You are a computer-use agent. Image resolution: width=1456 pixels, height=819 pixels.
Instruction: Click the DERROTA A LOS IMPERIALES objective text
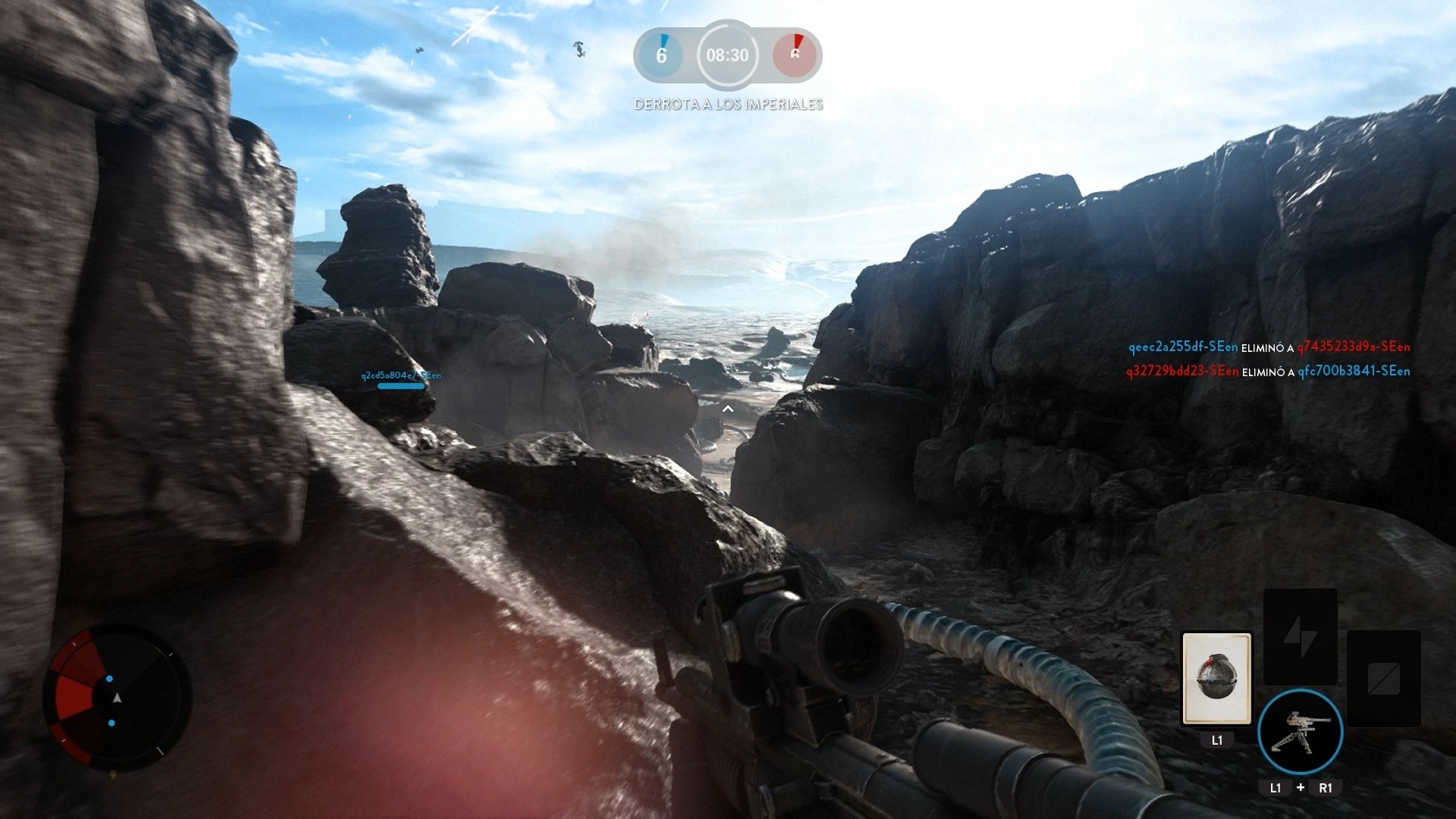pyautogui.click(x=728, y=105)
